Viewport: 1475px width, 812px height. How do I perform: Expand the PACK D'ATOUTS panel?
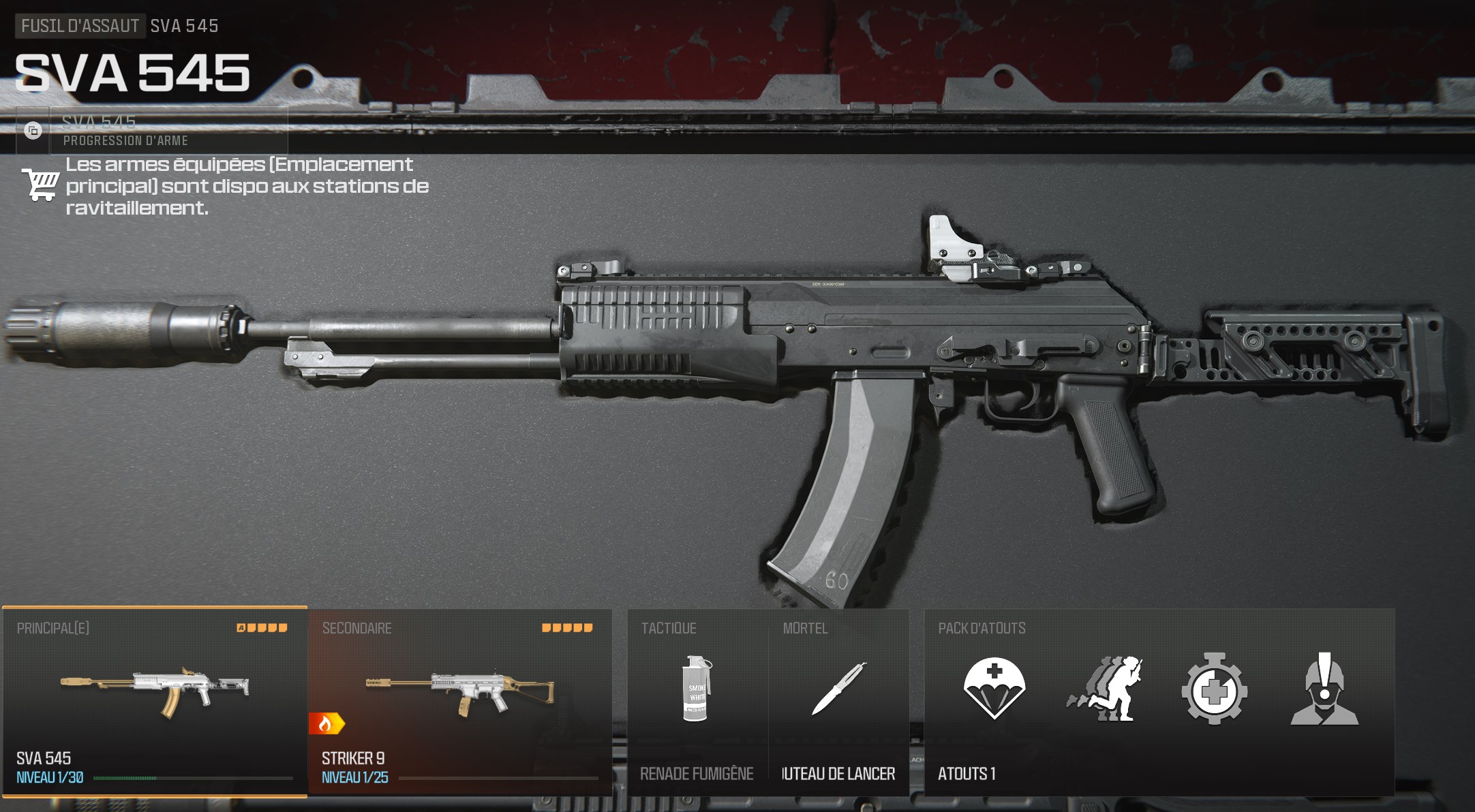click(x=984, y=628)
